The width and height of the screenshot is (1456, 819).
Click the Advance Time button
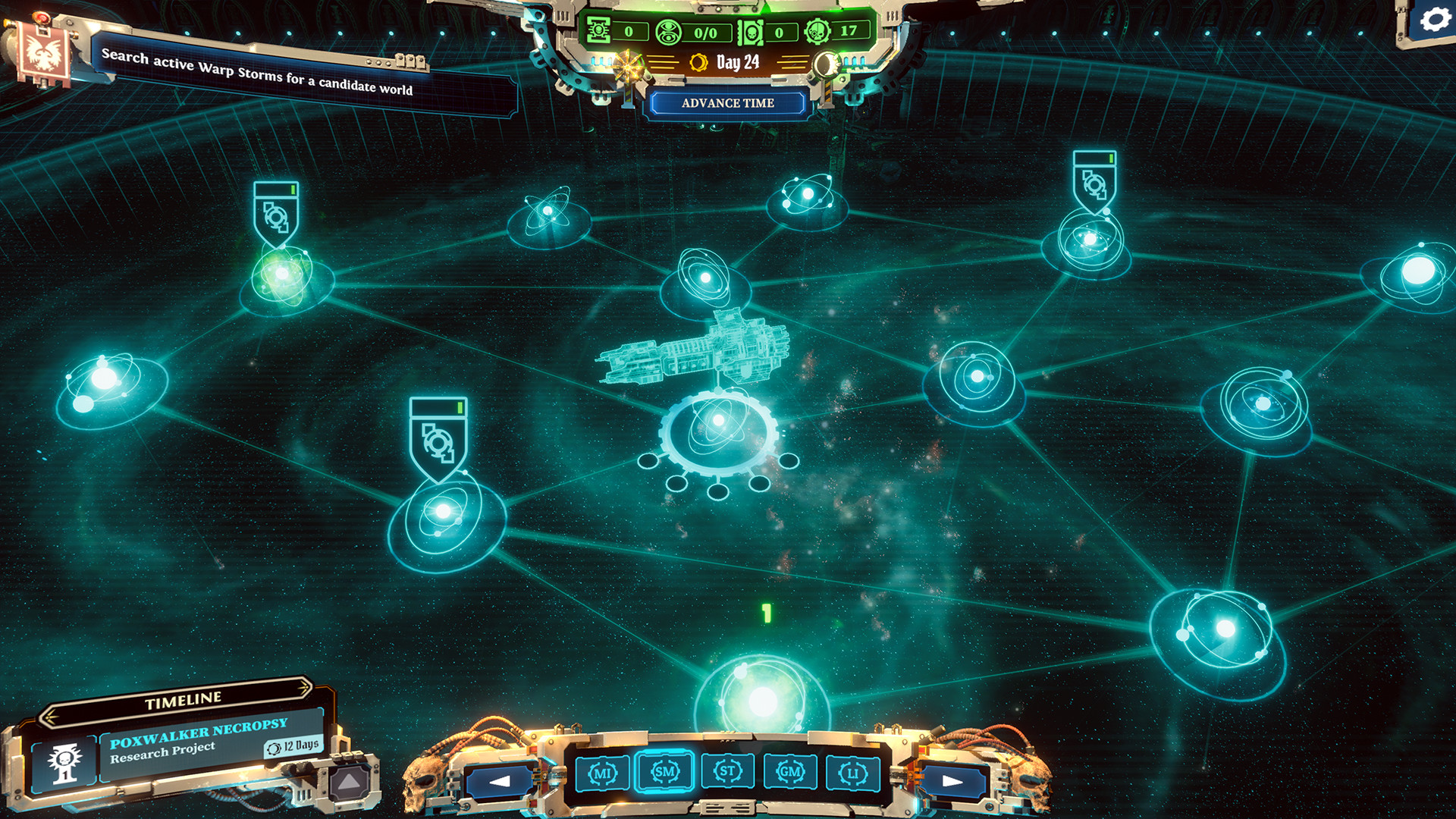(x=727, y=102)
